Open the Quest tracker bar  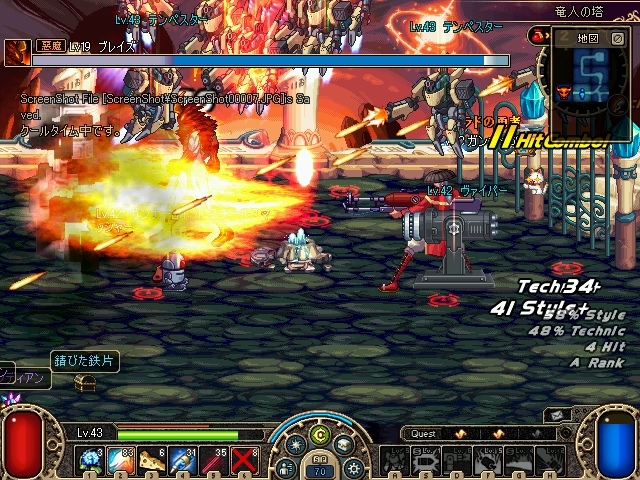point(424,434)
